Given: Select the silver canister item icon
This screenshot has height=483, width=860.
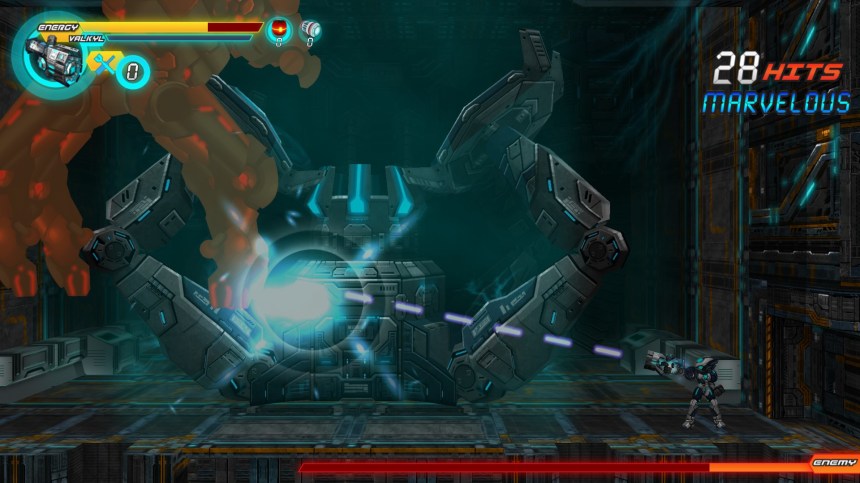Looking at the screenshot, I should tap(310, 29).
